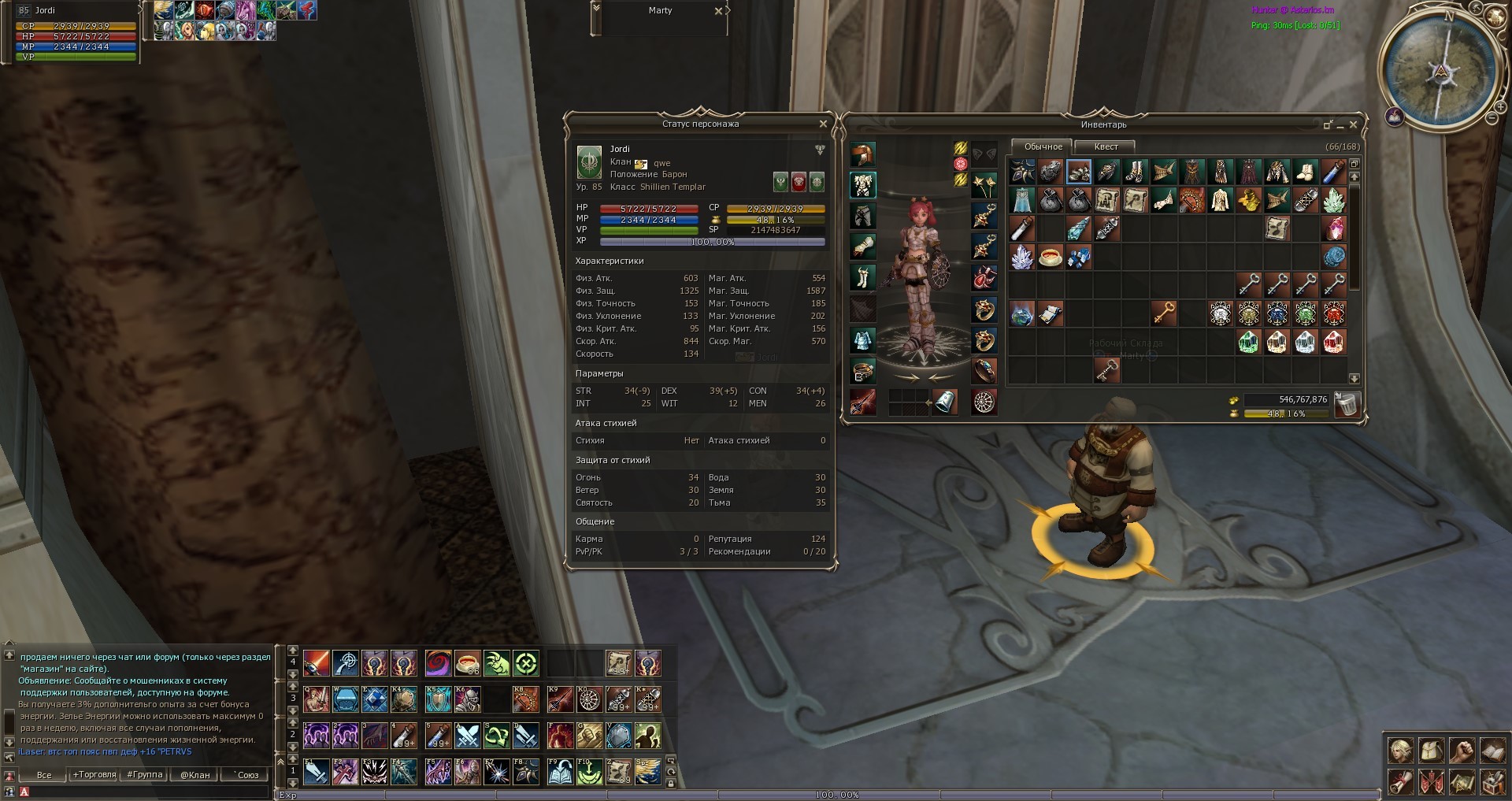Click the equipped round shield slot
The width and height of the screenshot is (1512, 801).
pos(984,402)
